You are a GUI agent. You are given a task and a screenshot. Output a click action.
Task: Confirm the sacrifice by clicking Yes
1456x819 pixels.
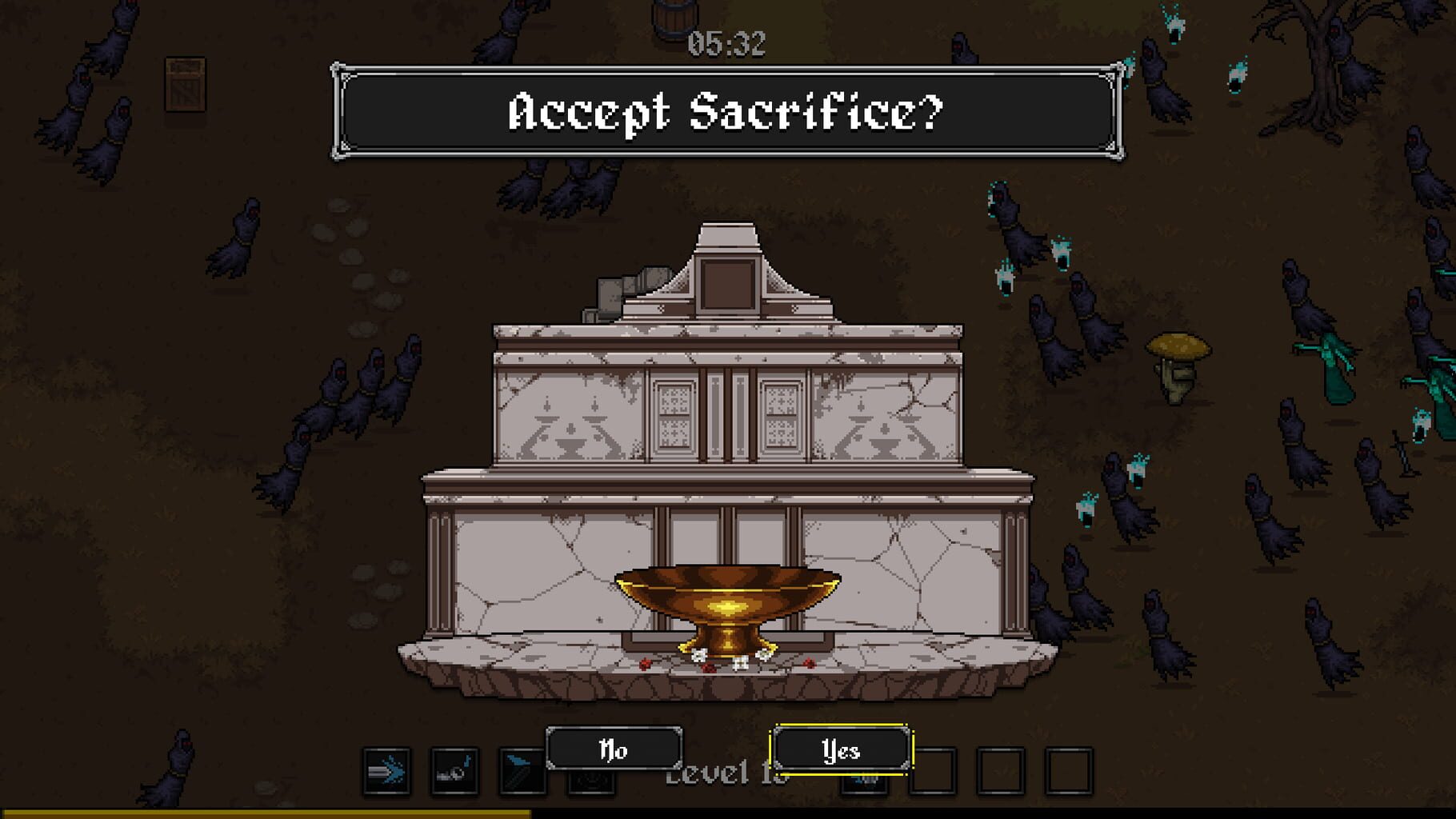click(840, 750)
